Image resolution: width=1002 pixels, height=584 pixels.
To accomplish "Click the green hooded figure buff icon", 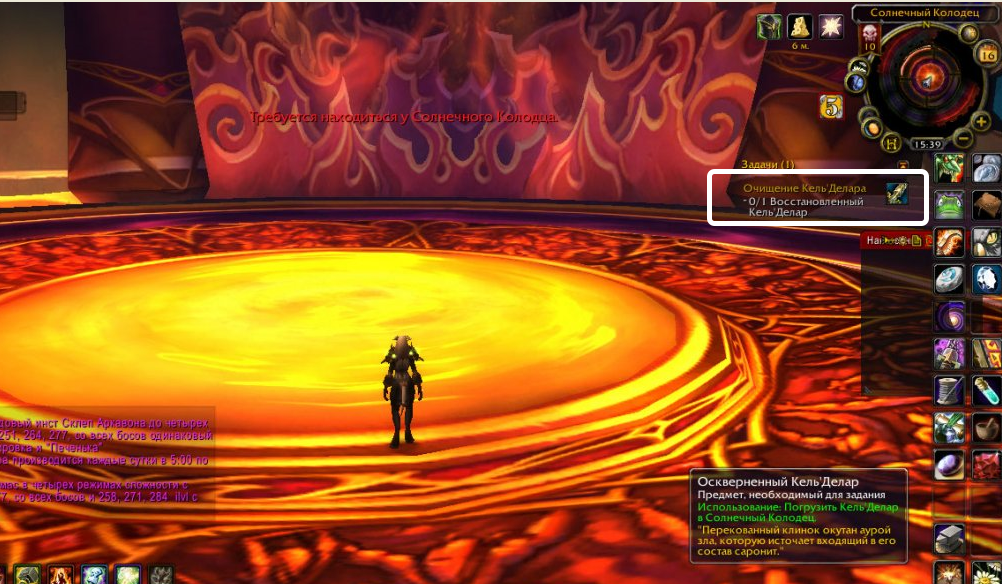I will [x=767, y=26].
